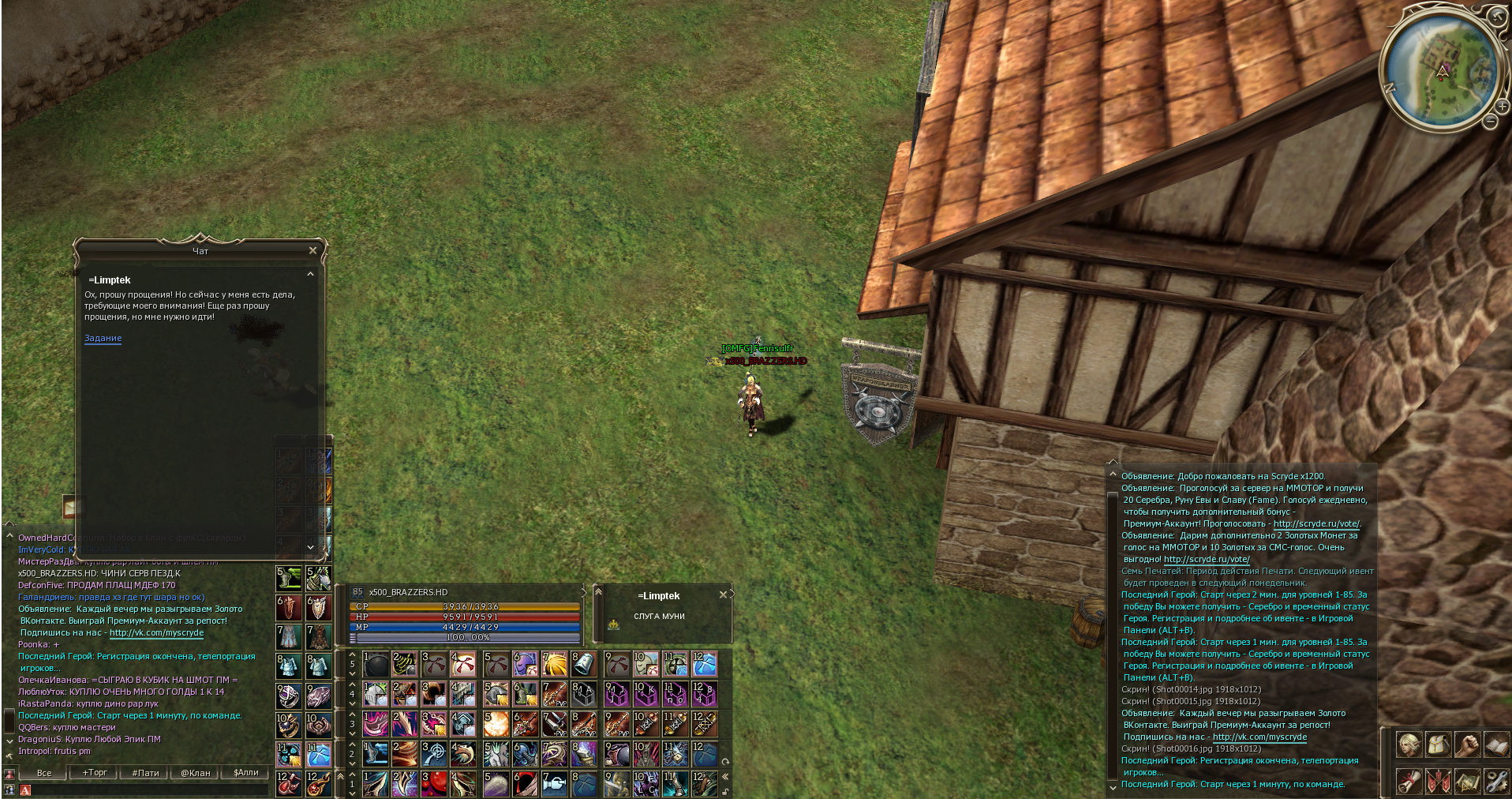Image resolution: width=1512 pixels, height=799 pixels.
Task: Close the =Limptek target window
Action: (x=723, y=595)
